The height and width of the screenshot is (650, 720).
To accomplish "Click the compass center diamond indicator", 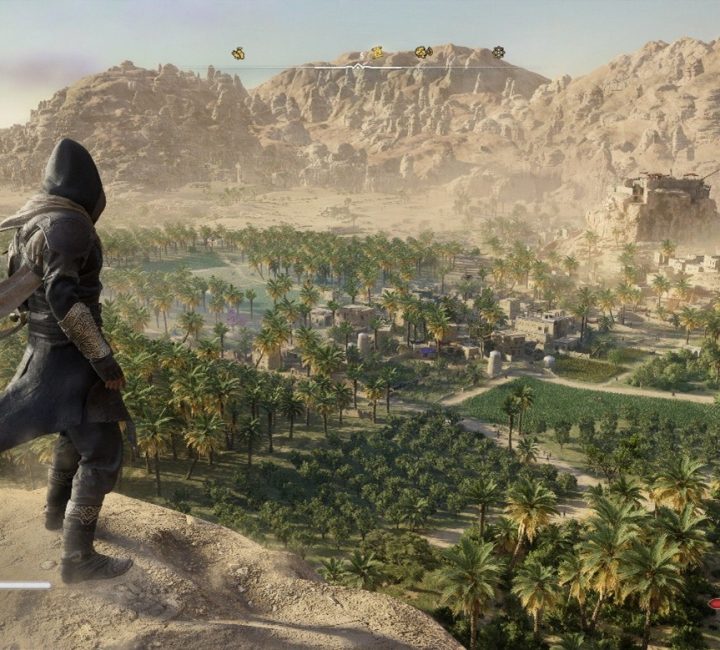I will (359, 67).
